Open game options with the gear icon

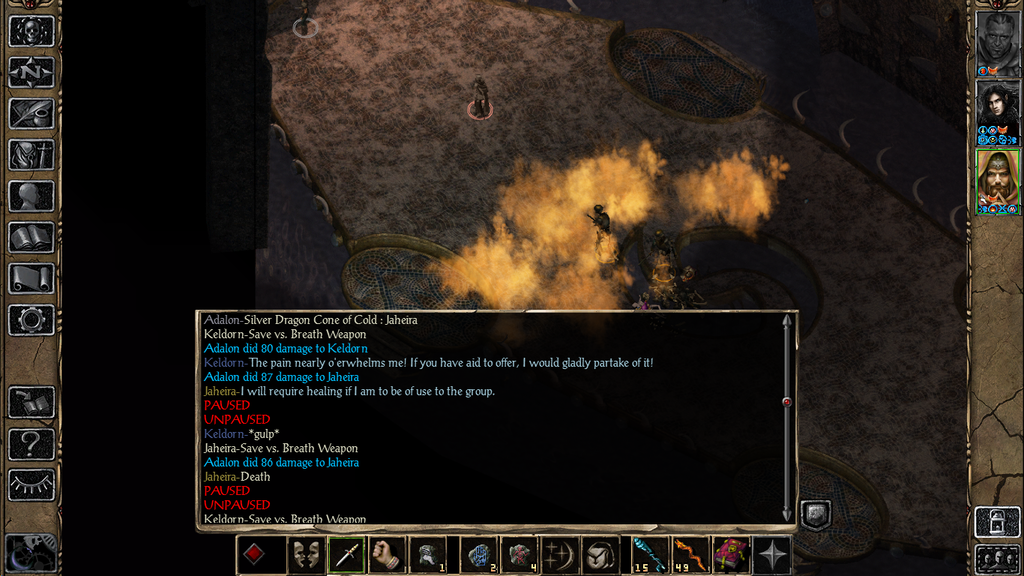(31, 320)
